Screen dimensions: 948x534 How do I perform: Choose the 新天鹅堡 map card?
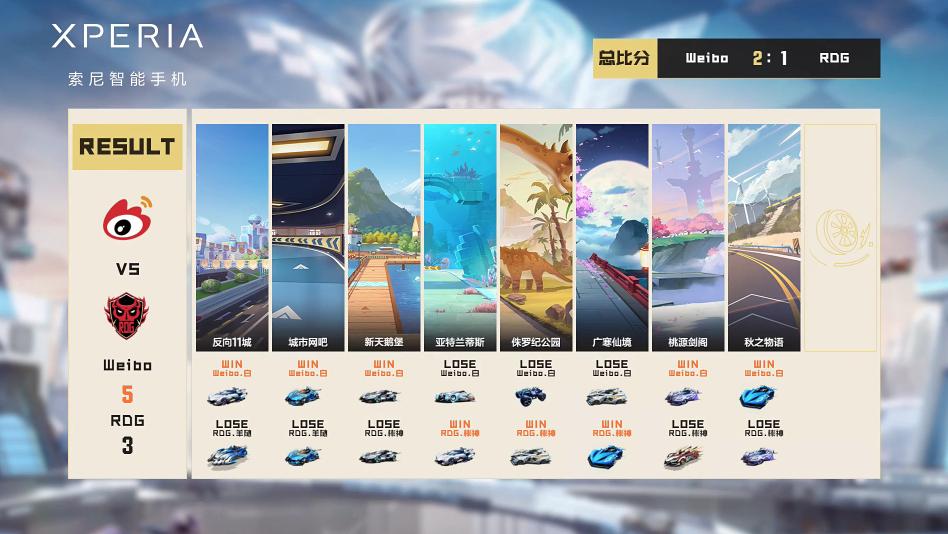pyautogui.click(x=384, y=237)
